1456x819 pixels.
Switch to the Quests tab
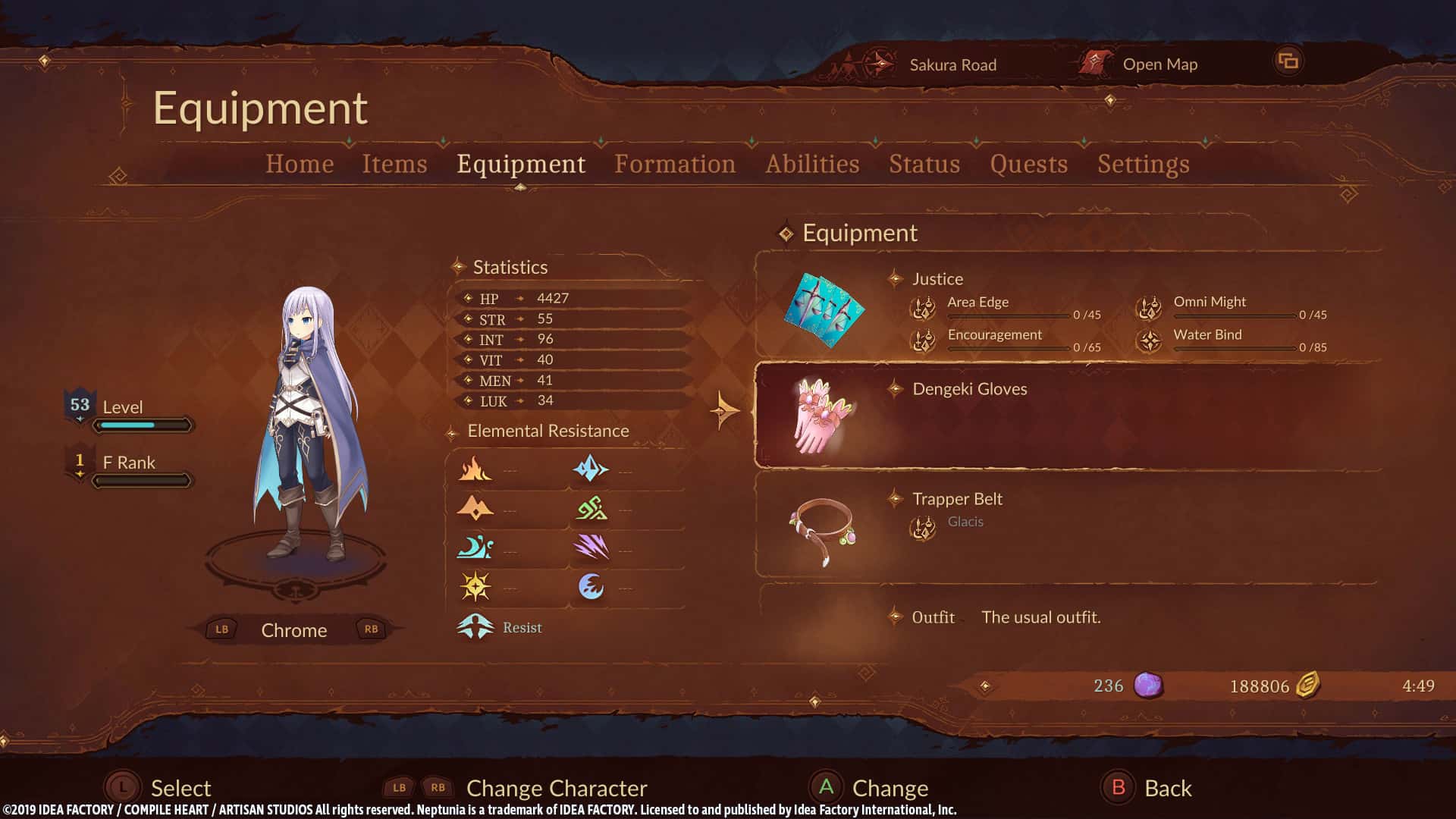pyautogui.click(x=1029, y=164)
